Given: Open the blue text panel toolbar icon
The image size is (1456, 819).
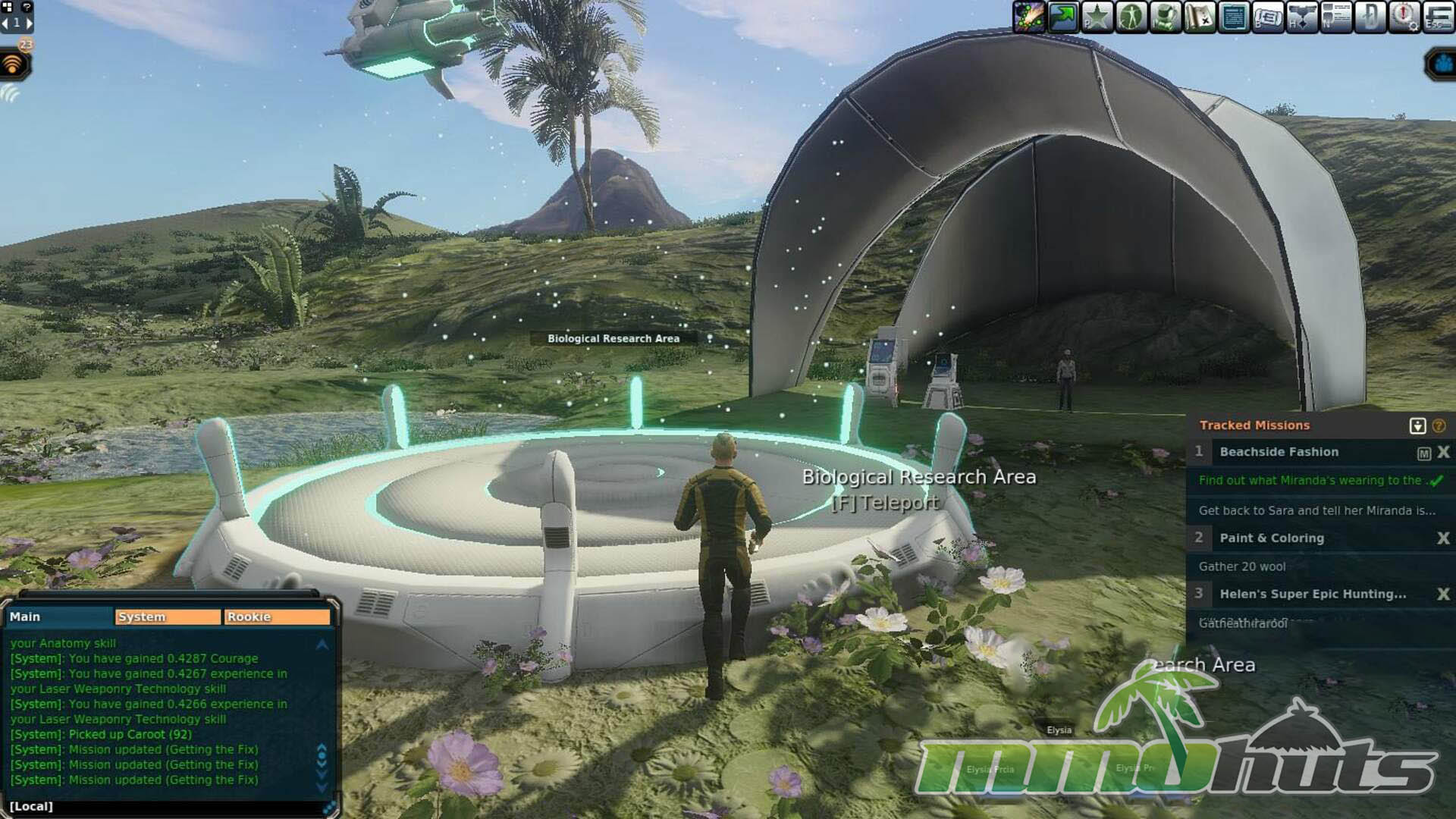Looking at the screenshot, I should click(1234, 17).
